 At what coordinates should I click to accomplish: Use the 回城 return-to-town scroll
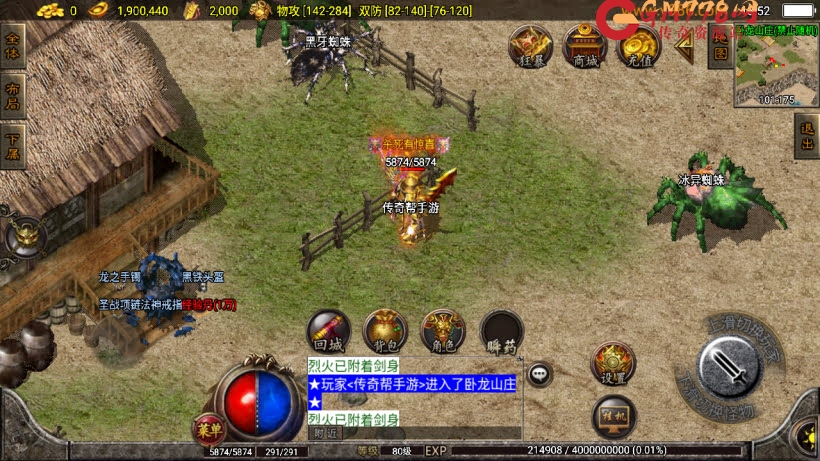tap(328, 331)
